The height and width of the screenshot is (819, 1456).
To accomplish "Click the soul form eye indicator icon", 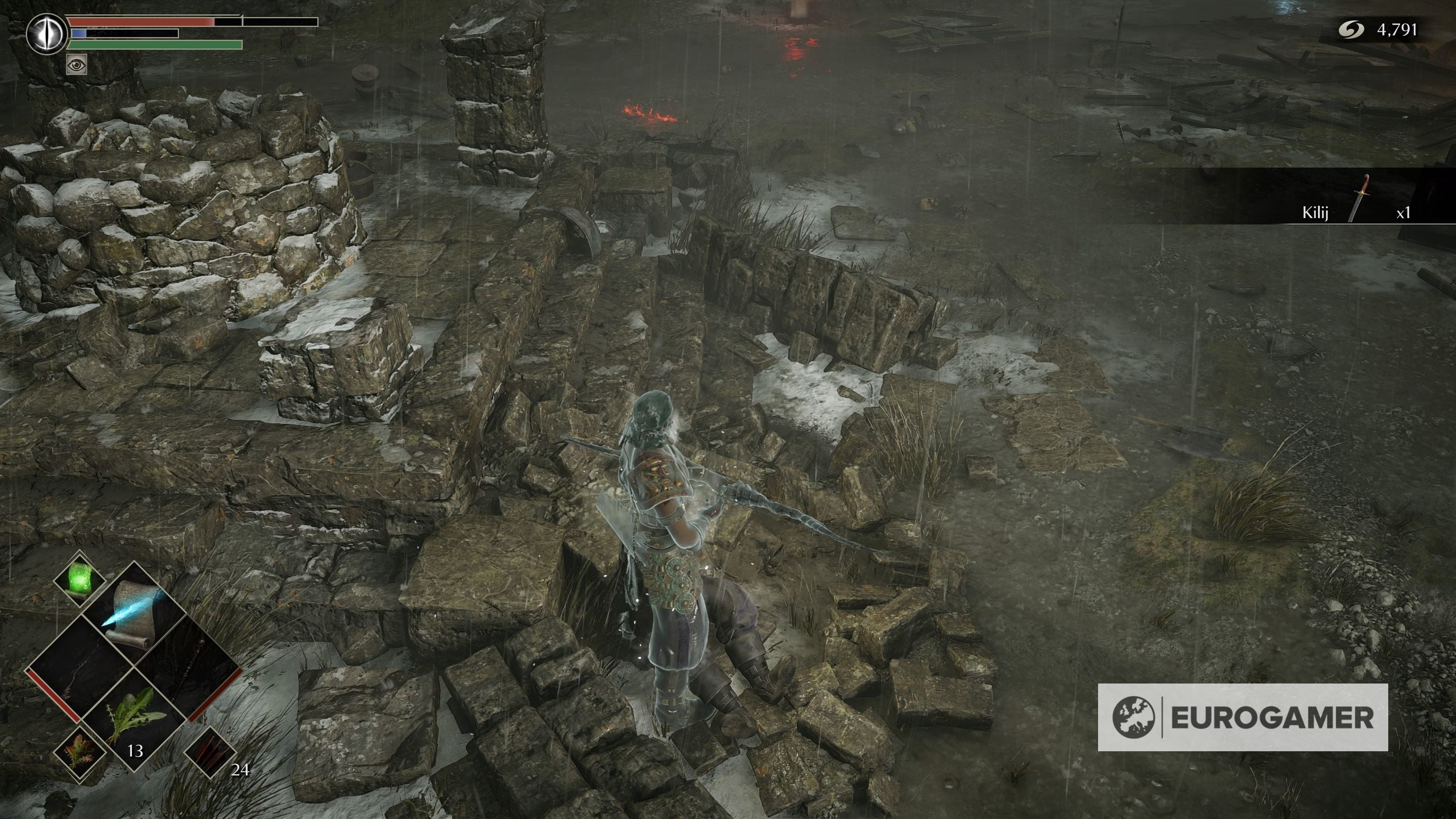I will click(x=48, y=34).
